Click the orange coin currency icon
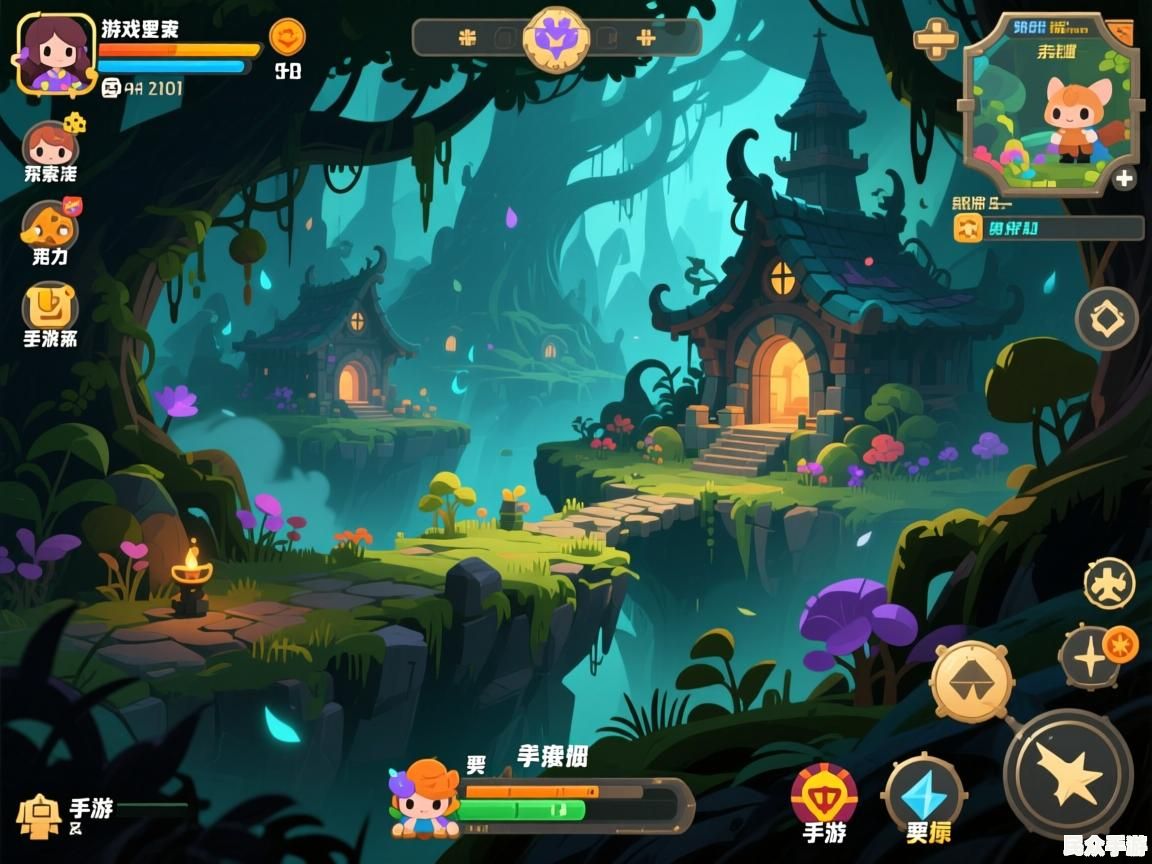The height and width of the screenshot is (864, 1152). click(287, 38)
